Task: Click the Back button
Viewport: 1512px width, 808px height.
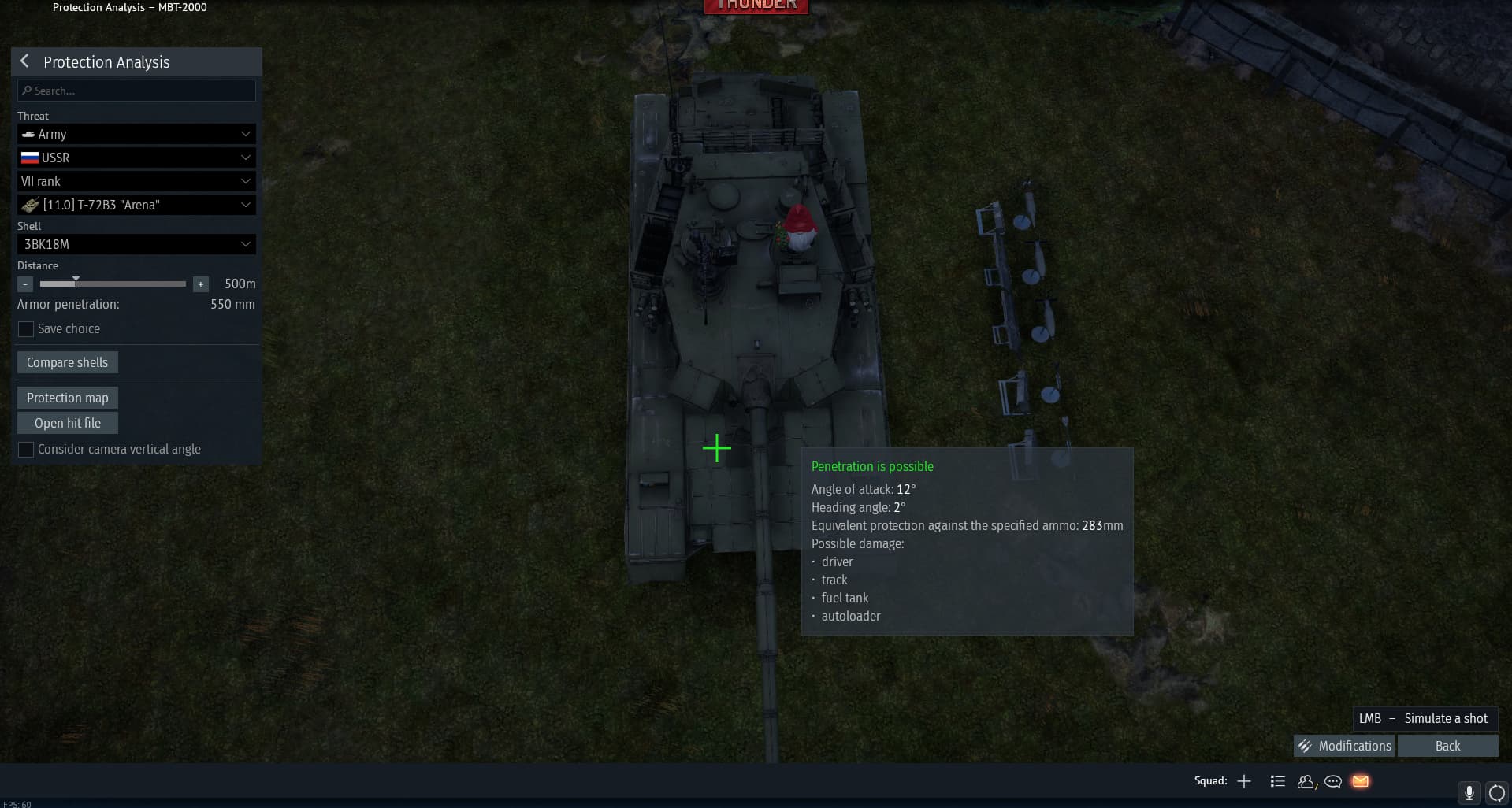Action: [1447, 746]
